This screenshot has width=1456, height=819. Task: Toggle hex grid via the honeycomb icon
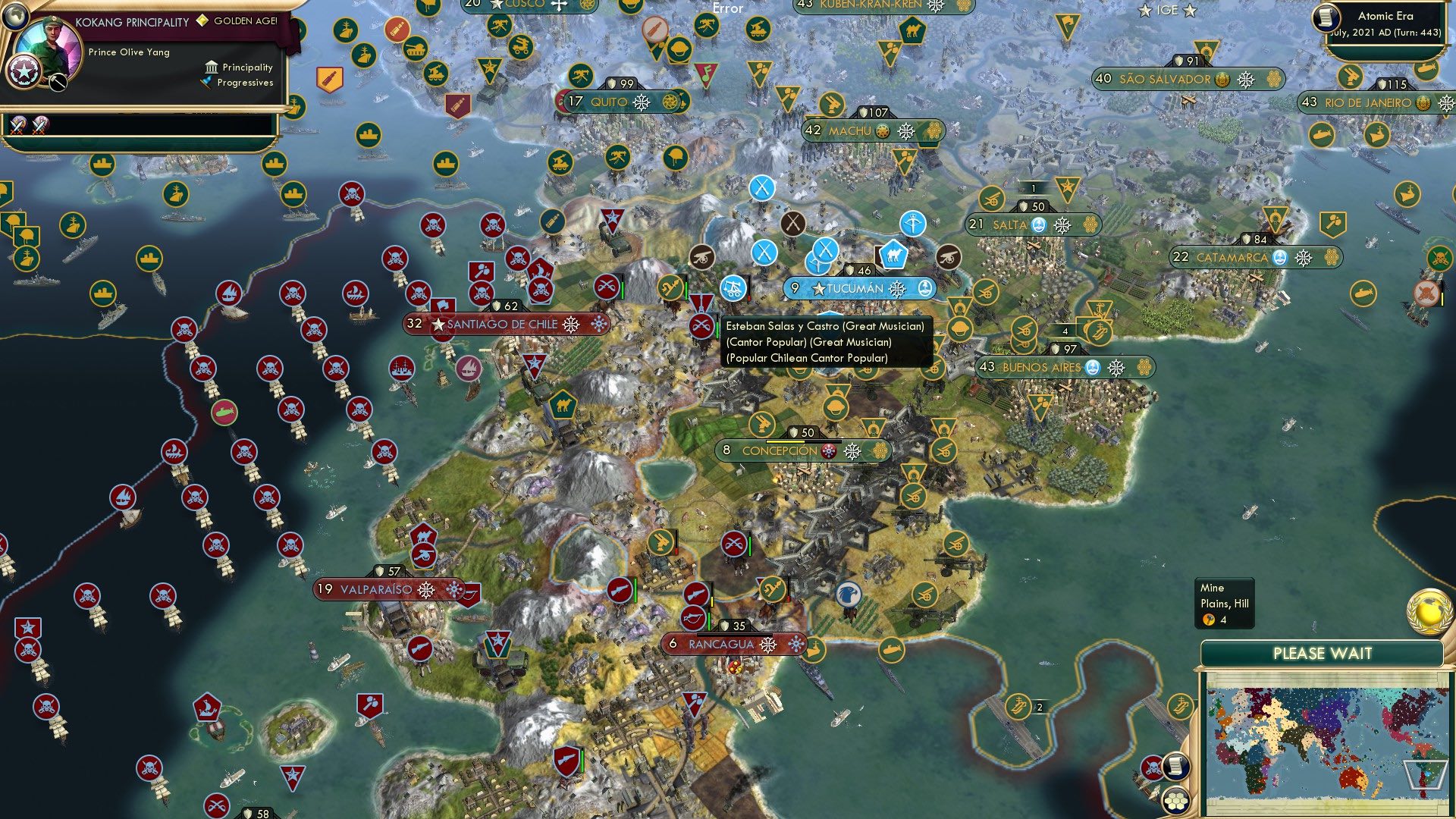click(1175, 800)
